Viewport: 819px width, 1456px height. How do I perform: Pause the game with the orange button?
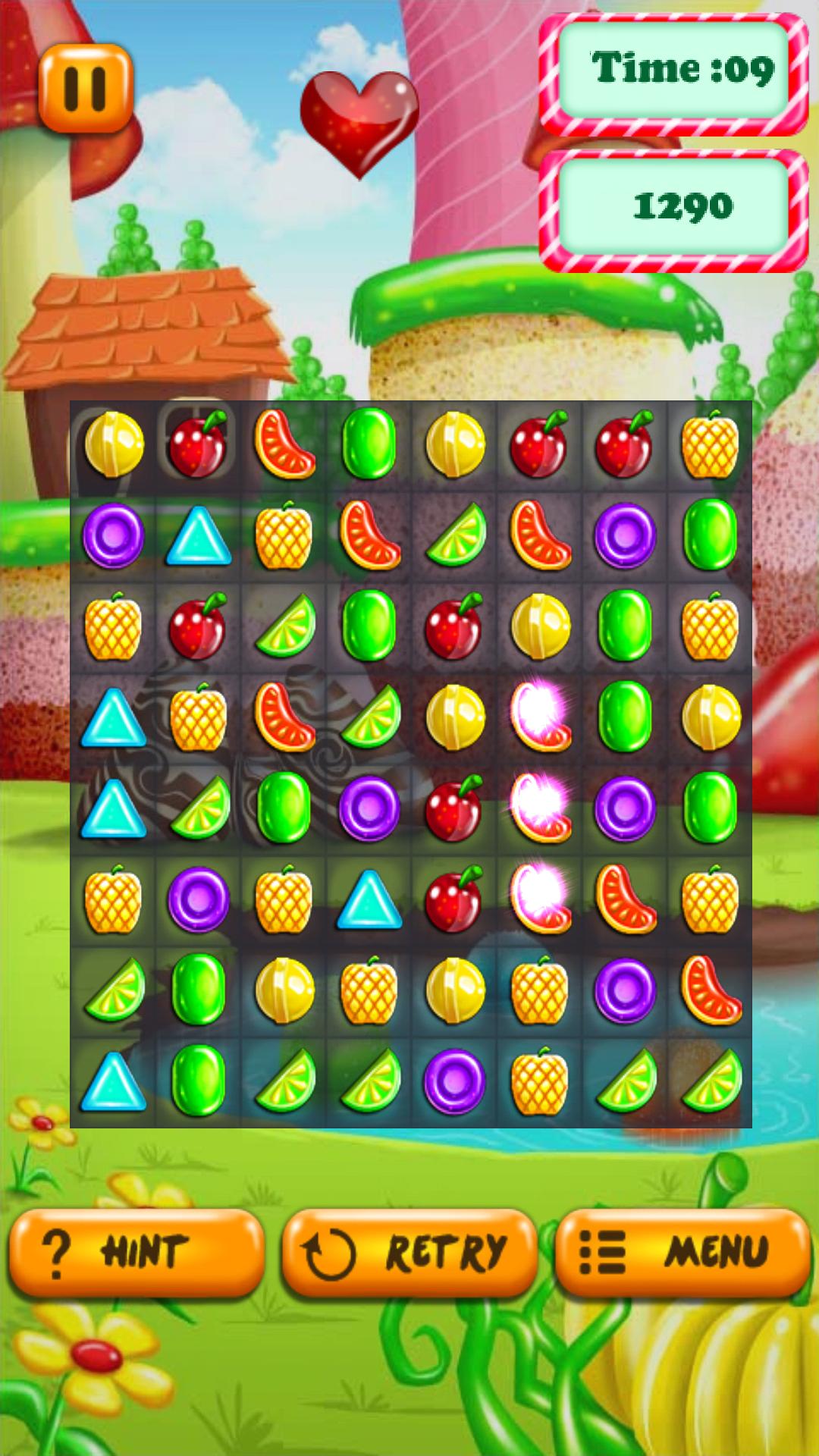pos(86,88)
